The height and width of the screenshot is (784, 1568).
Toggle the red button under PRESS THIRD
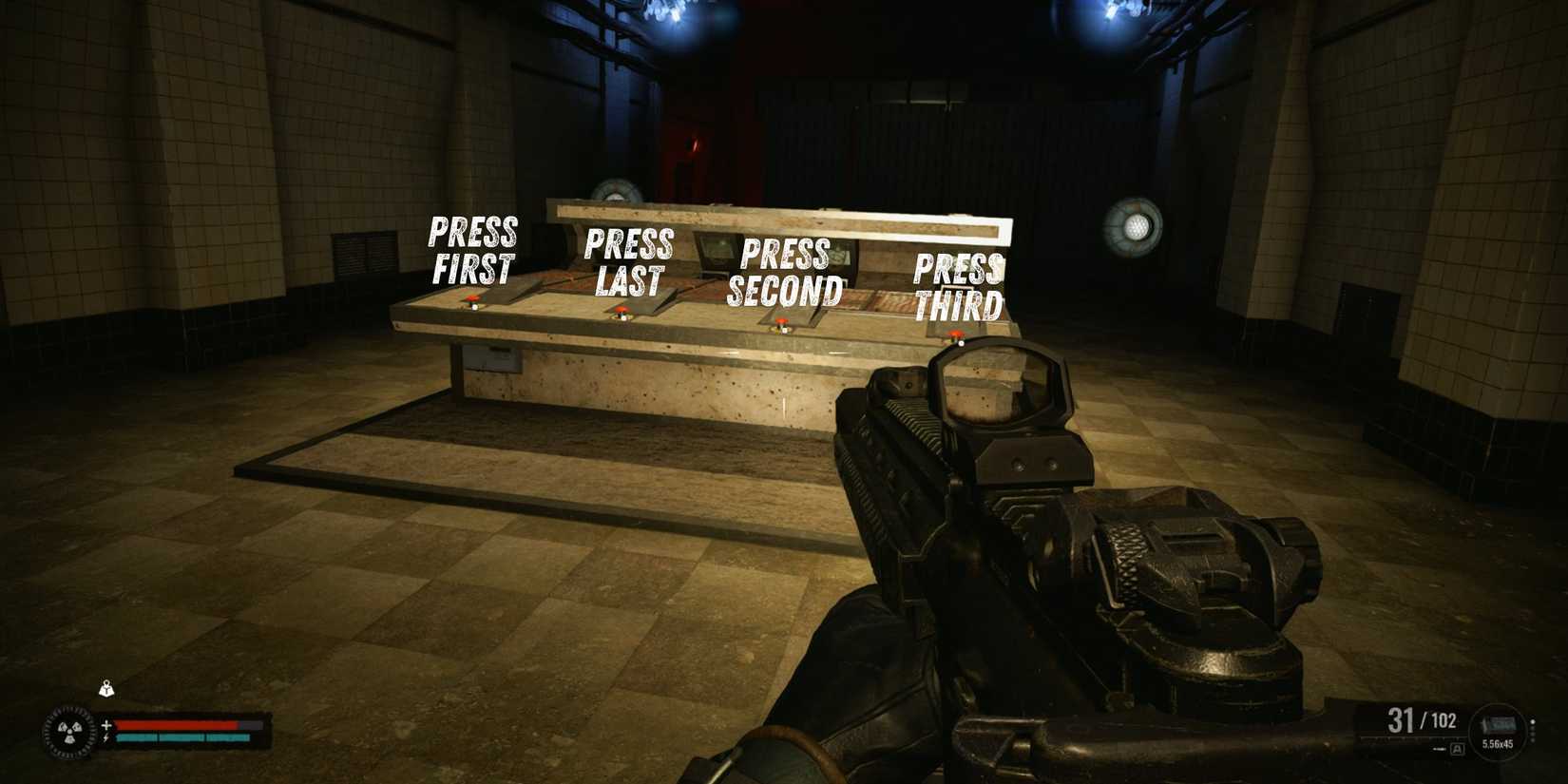point(955,335)
